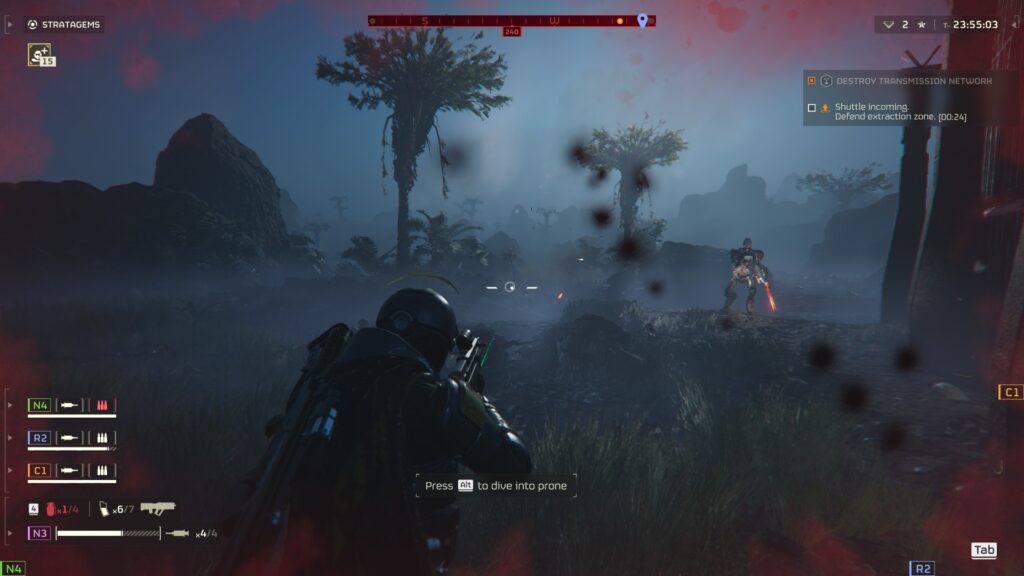Toggle the Shuttle incoming objective checkbox
This screenshot has height=576, width=1024.
pyautogui.click(x=812, y=107)
